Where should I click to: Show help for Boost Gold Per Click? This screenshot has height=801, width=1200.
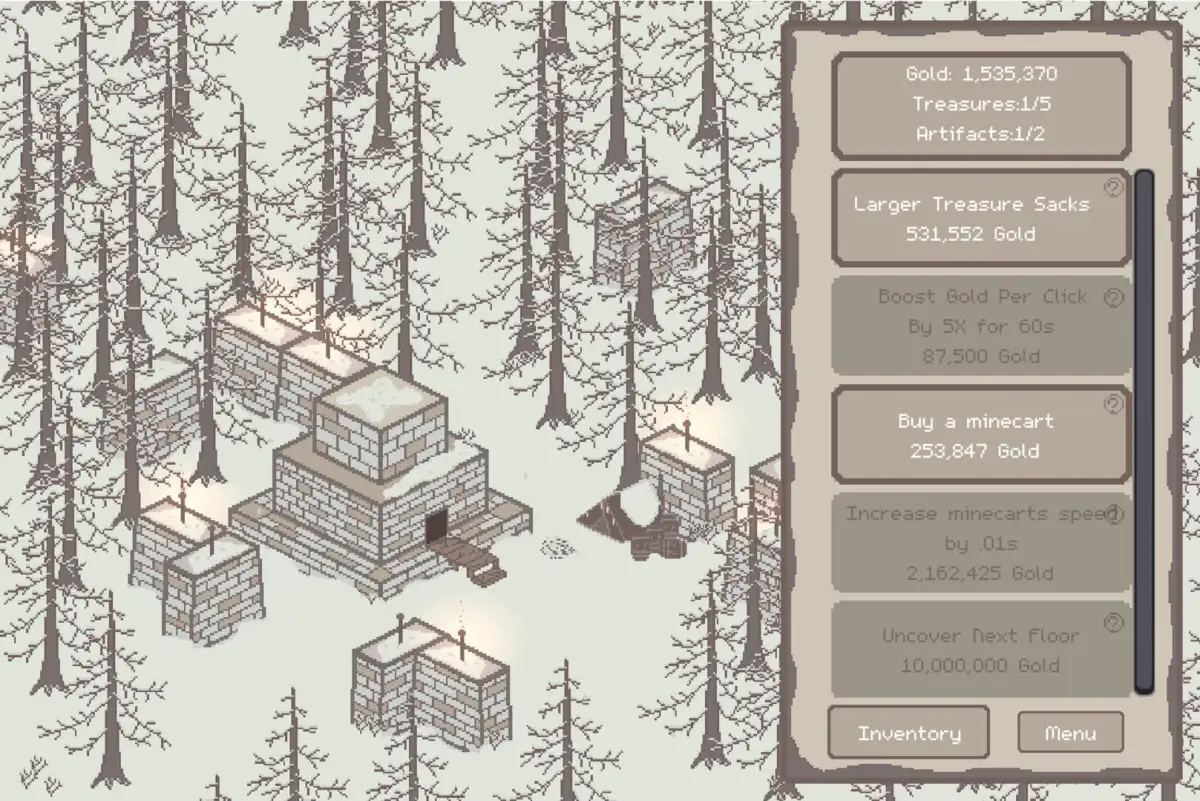click(x=1113, y=297)
